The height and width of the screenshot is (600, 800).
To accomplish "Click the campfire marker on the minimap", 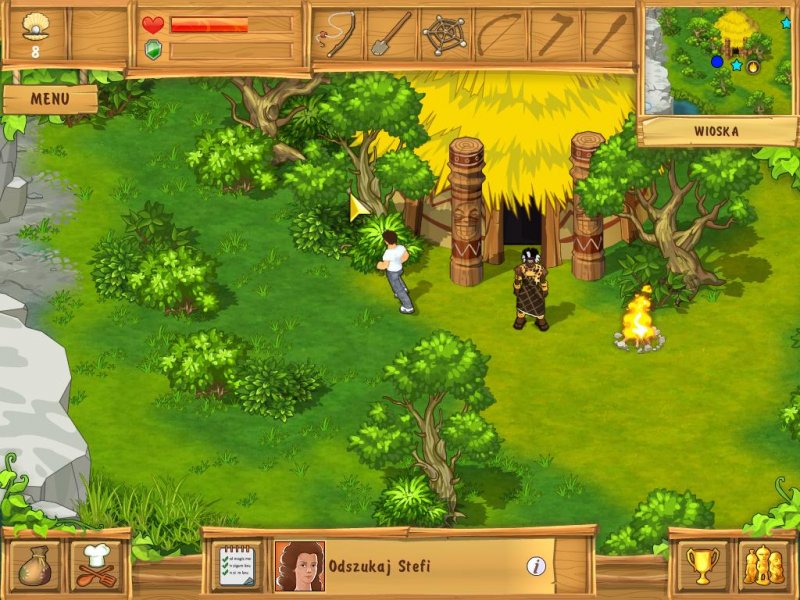I will pyautogui.click(x=753, y=66).
